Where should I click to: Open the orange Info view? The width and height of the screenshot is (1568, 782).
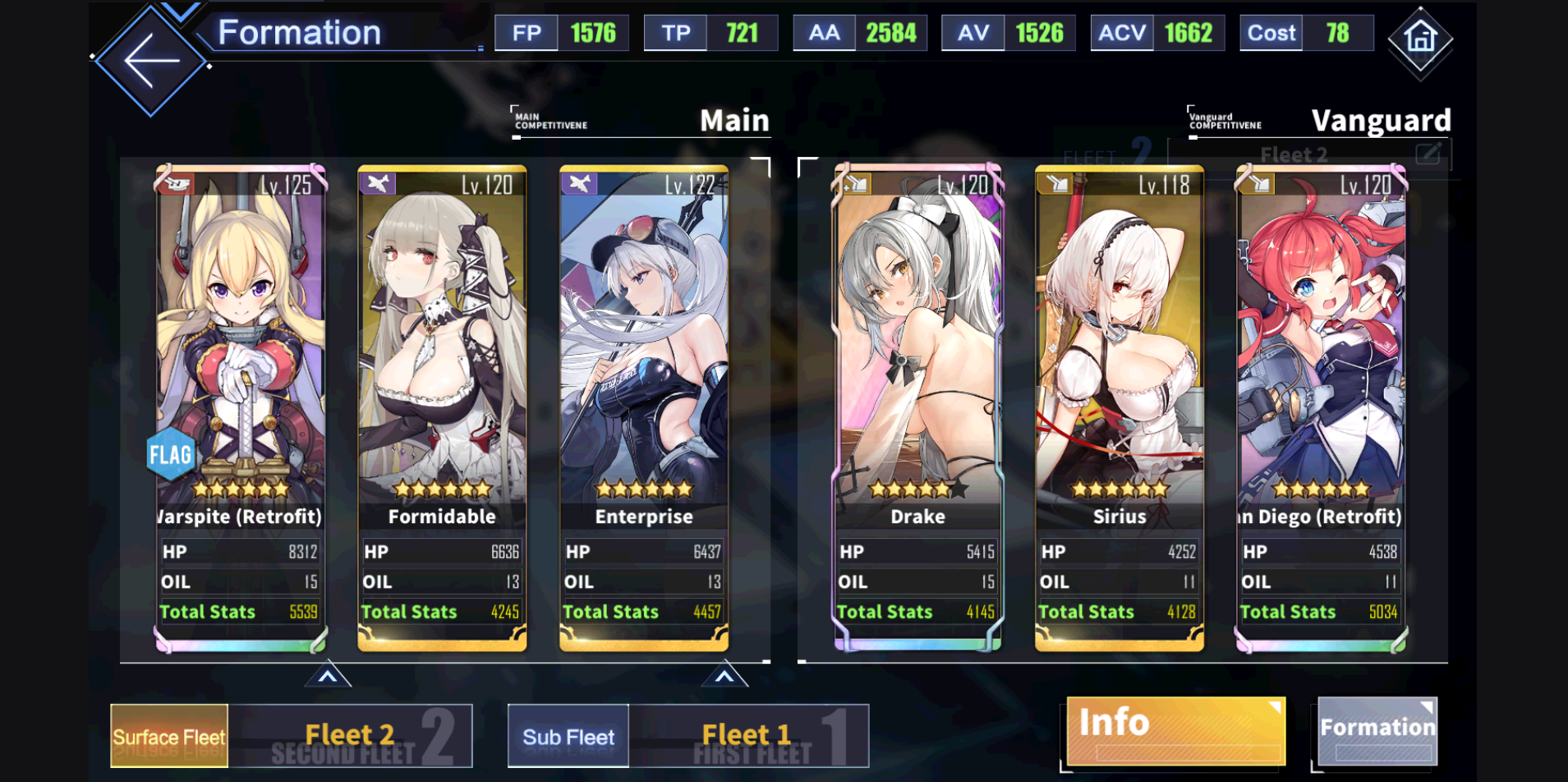(1175, 730)
